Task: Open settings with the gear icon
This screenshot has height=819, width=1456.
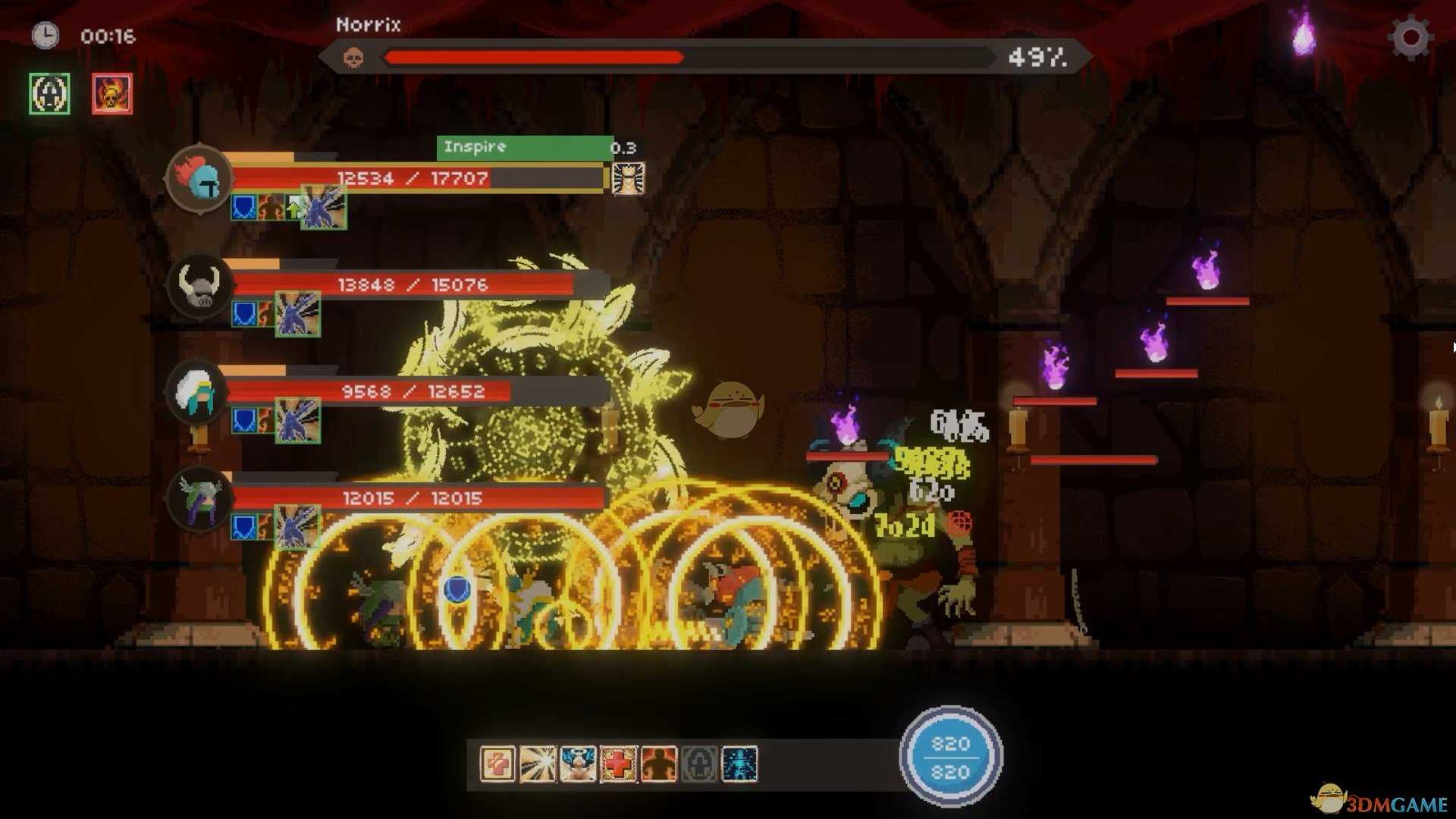Action: 1410,37
